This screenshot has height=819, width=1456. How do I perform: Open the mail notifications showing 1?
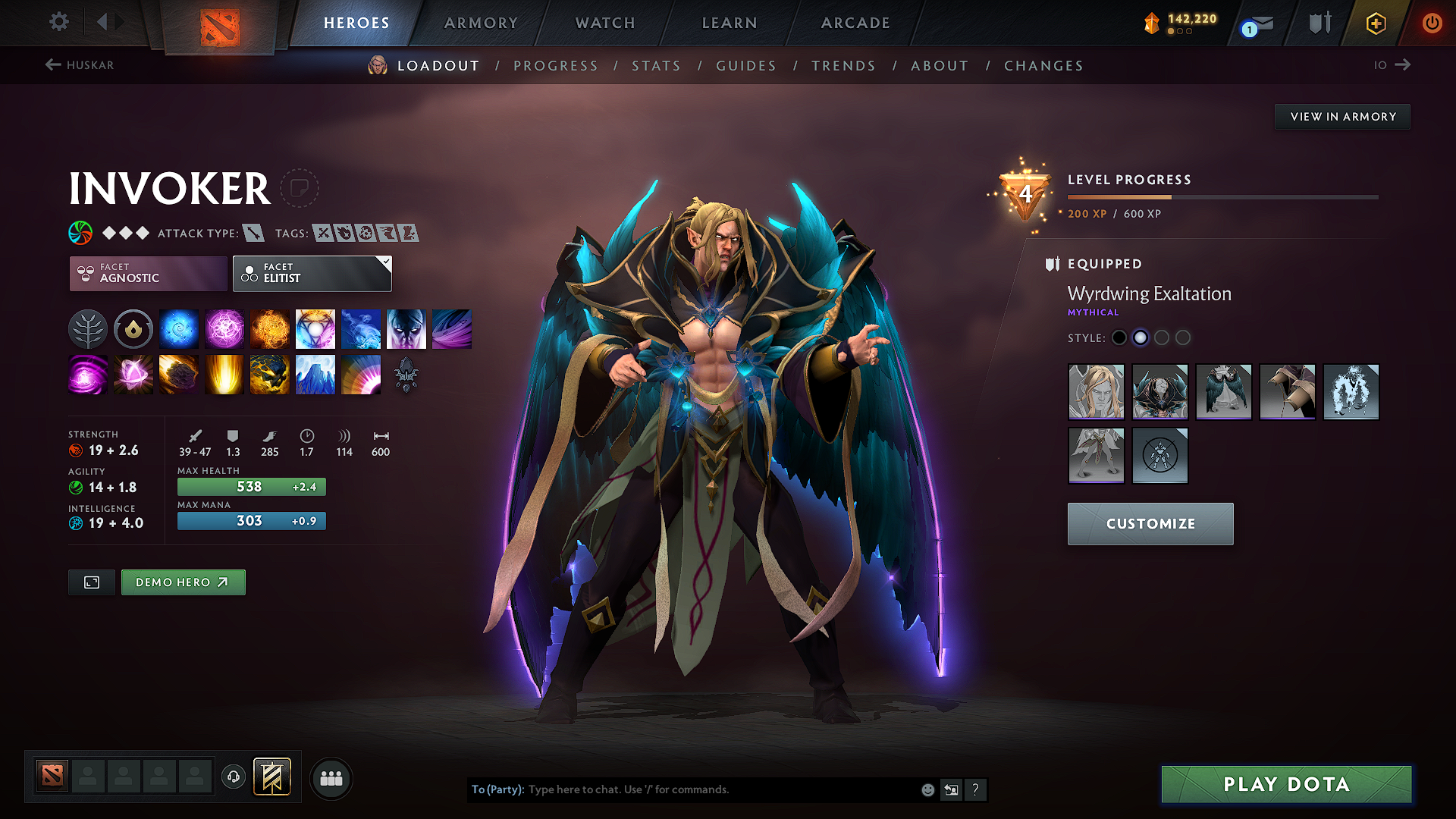(1253, 23)
